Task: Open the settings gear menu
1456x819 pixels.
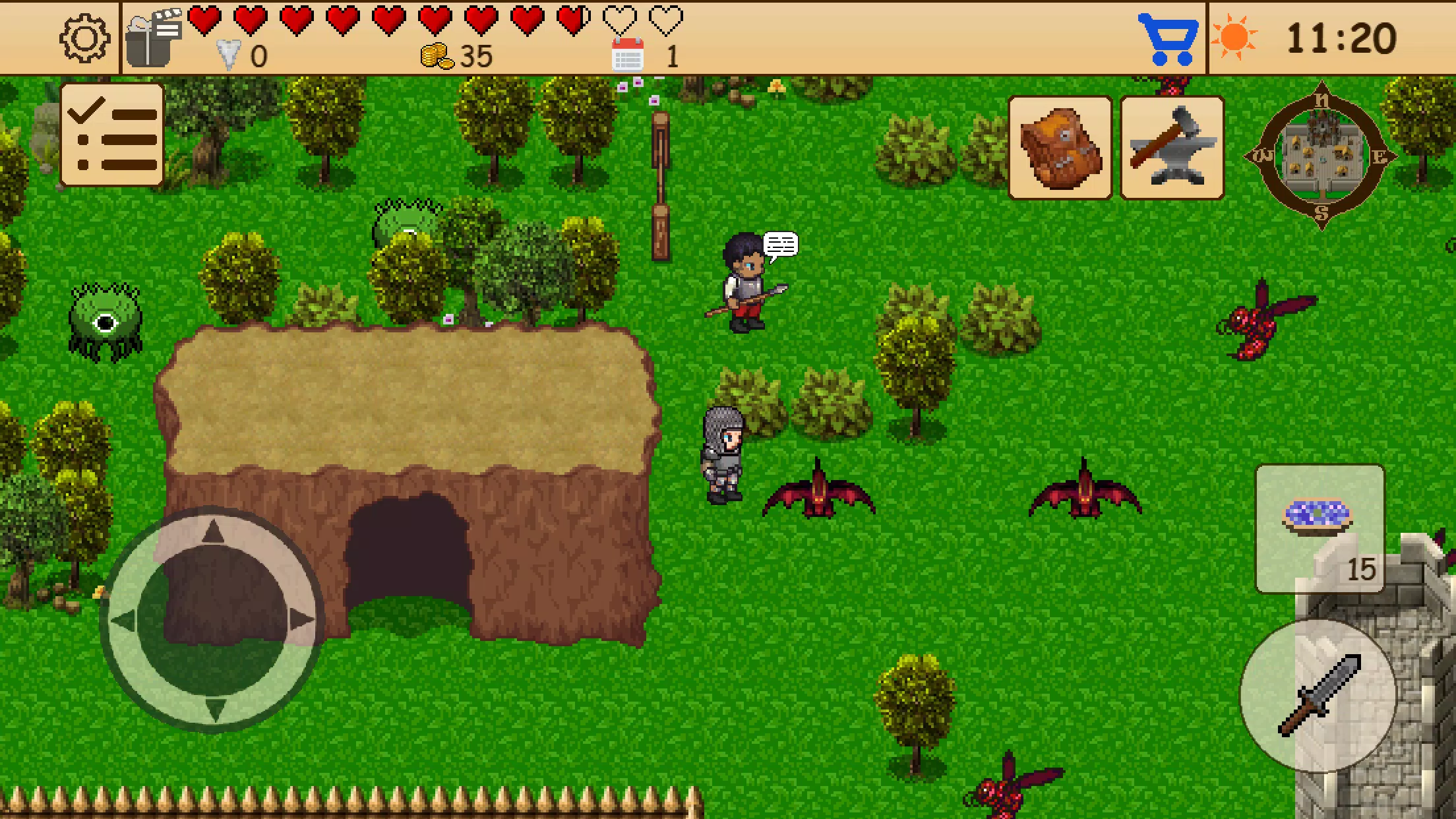Action: point(84,38)
